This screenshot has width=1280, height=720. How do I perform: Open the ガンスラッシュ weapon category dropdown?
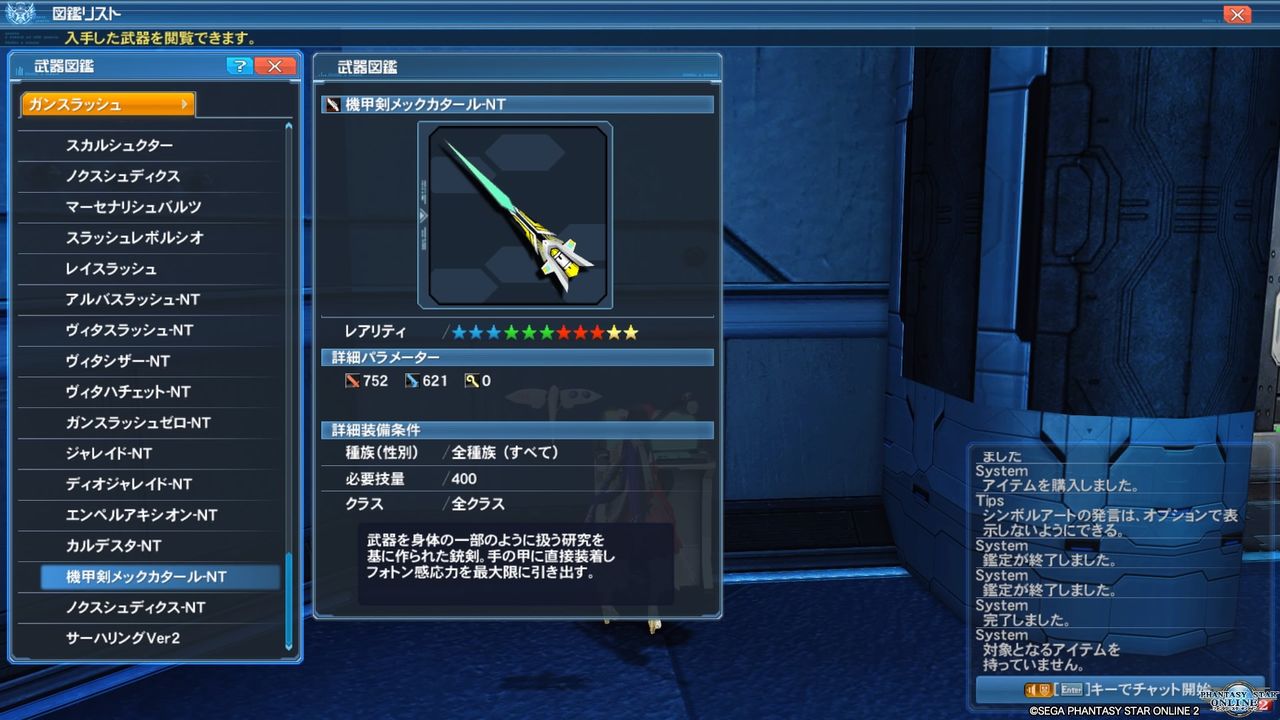point(107,103)
